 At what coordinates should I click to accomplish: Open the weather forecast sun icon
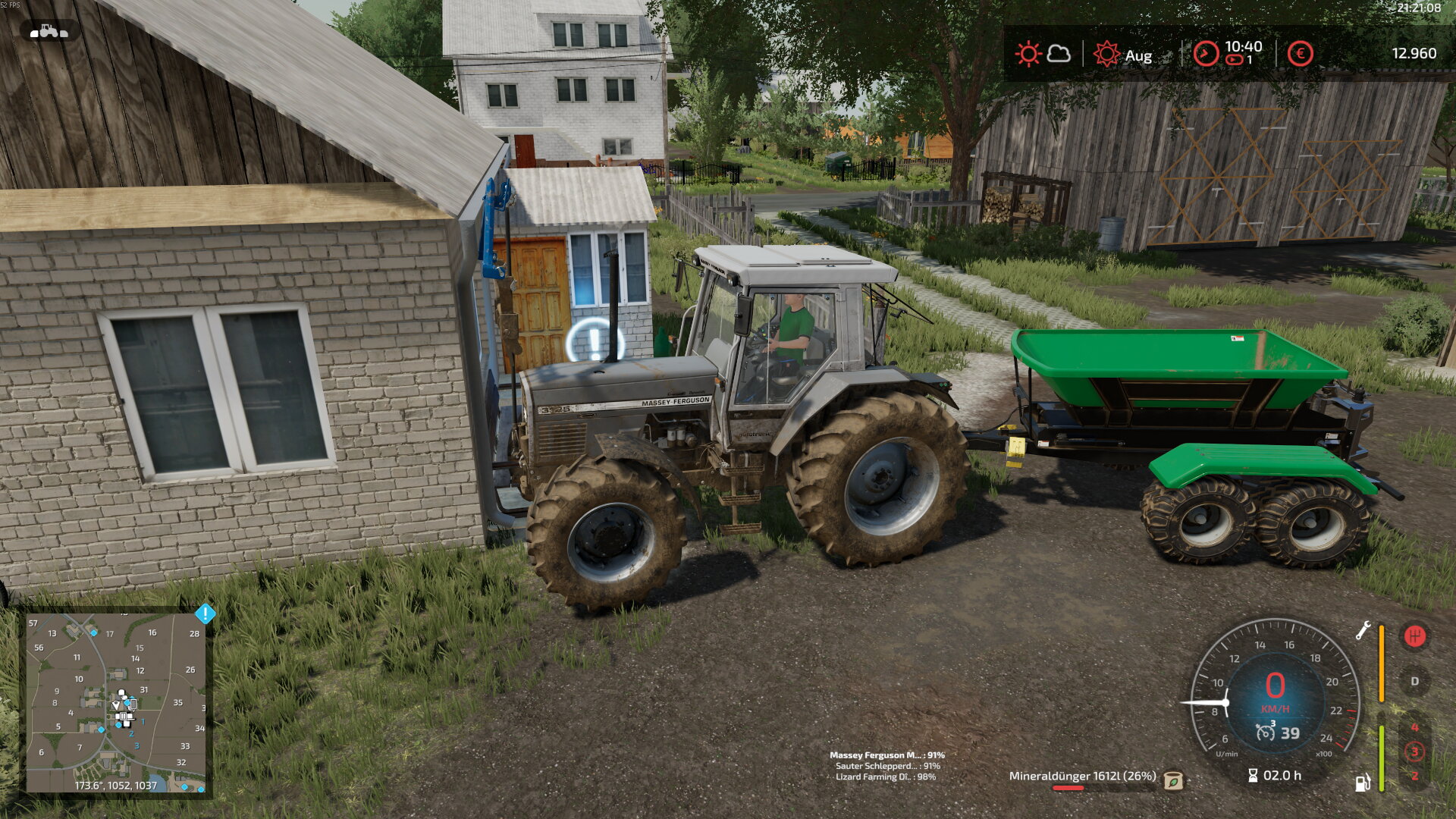coord(1029,54)
